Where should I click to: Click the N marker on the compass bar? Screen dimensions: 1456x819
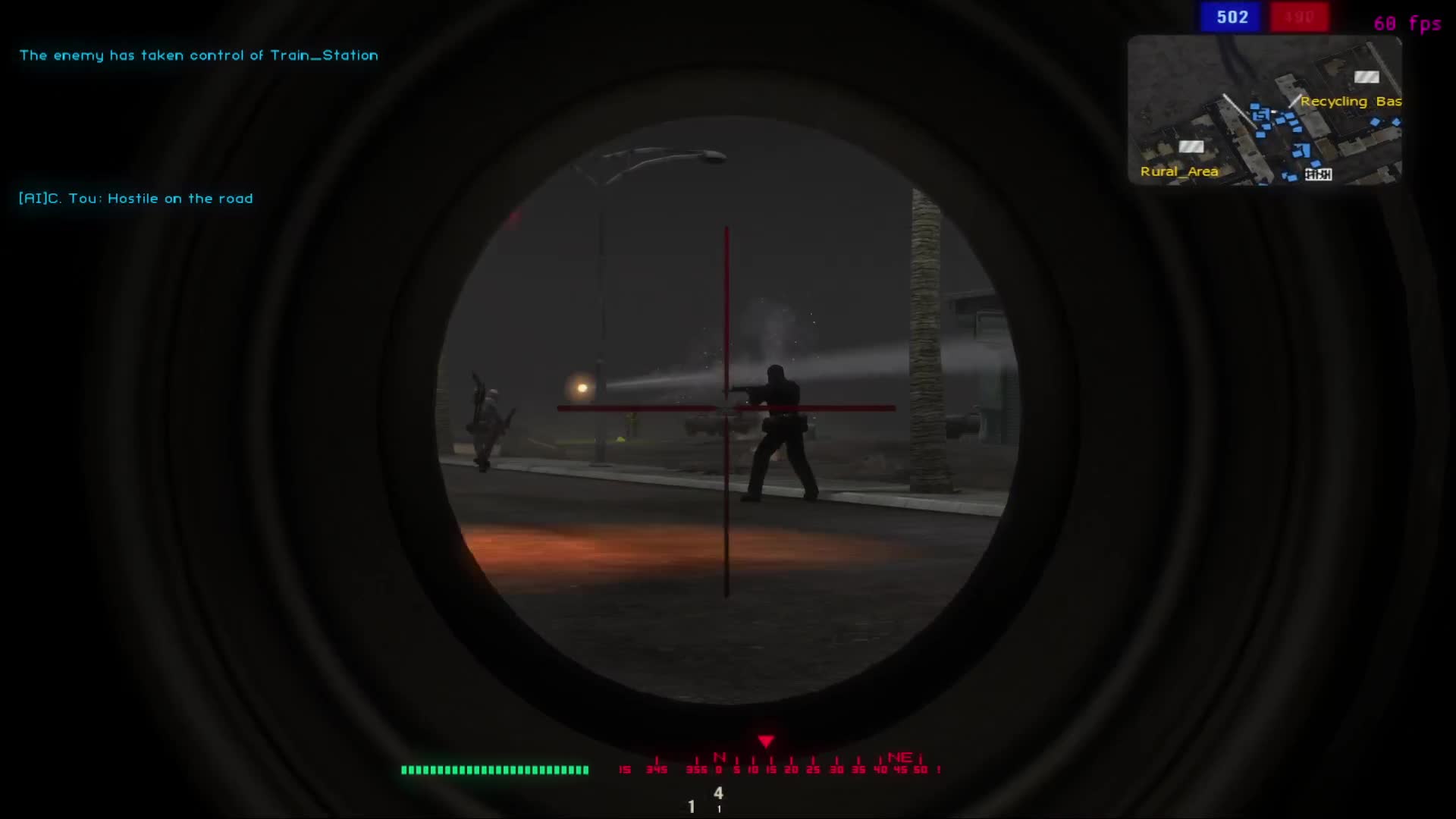click(x=719, y=757)
